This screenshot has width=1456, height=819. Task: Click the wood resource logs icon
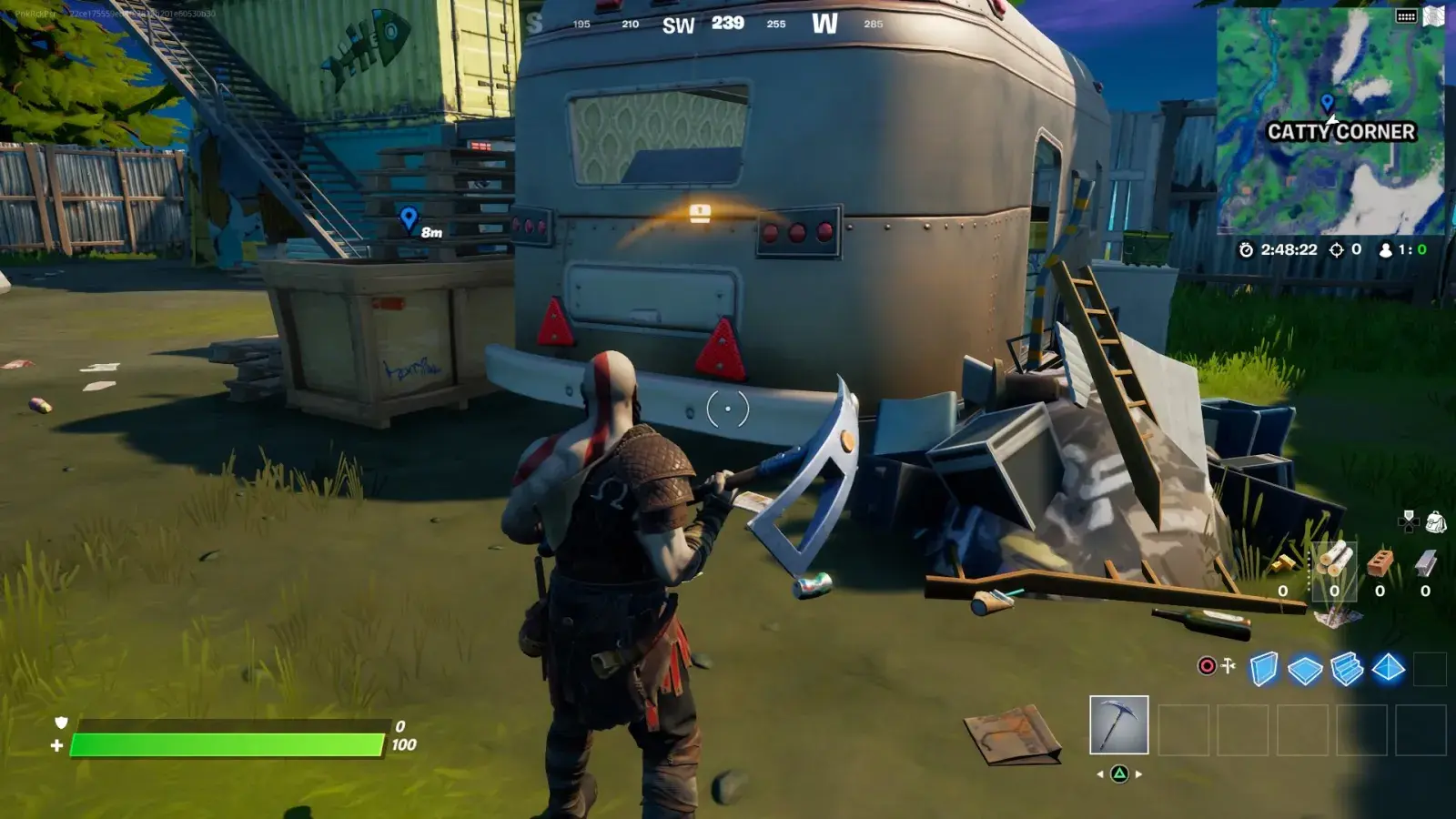(1335, 560)
